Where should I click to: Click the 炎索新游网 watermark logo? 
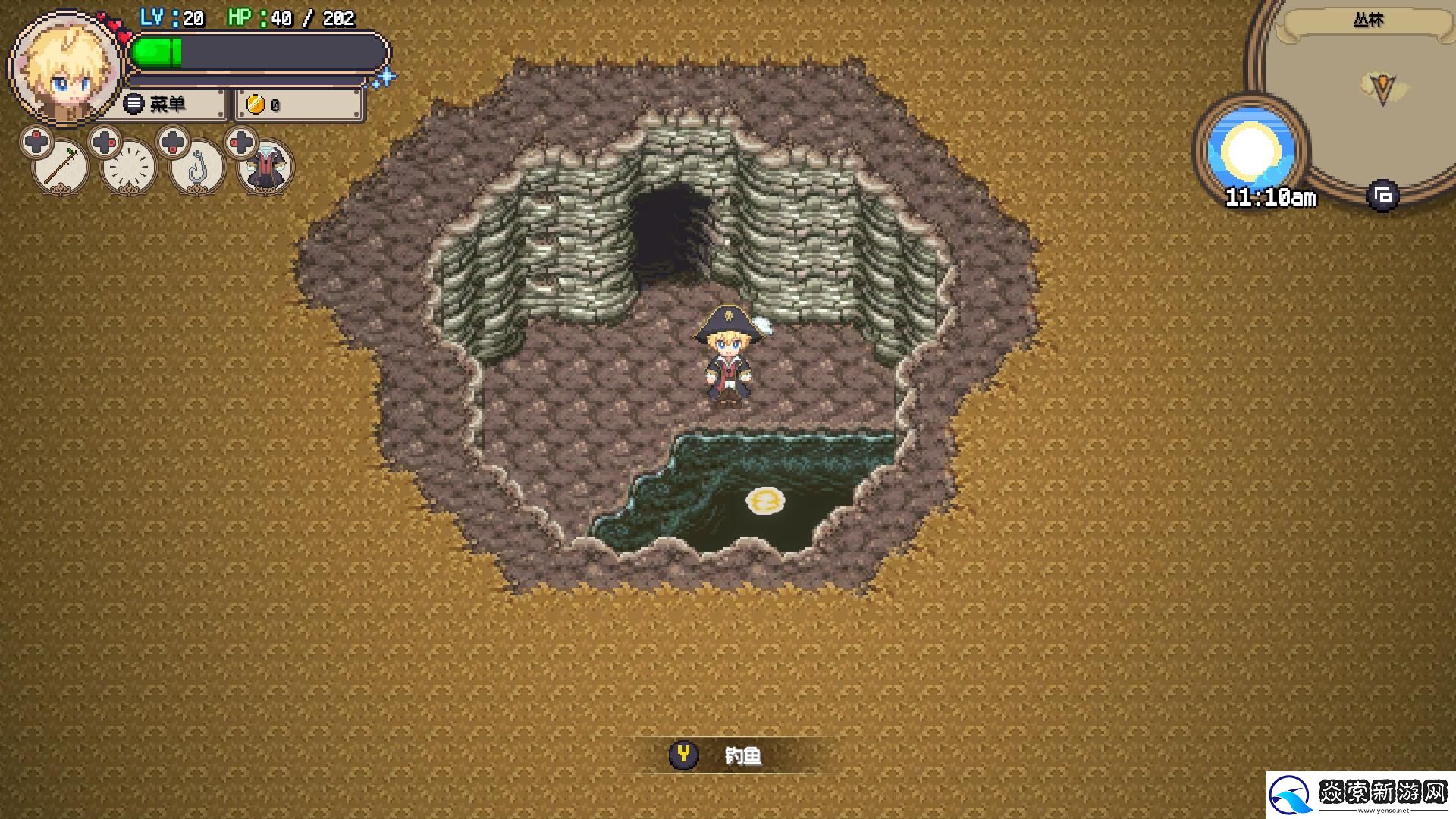[1360, 795]
